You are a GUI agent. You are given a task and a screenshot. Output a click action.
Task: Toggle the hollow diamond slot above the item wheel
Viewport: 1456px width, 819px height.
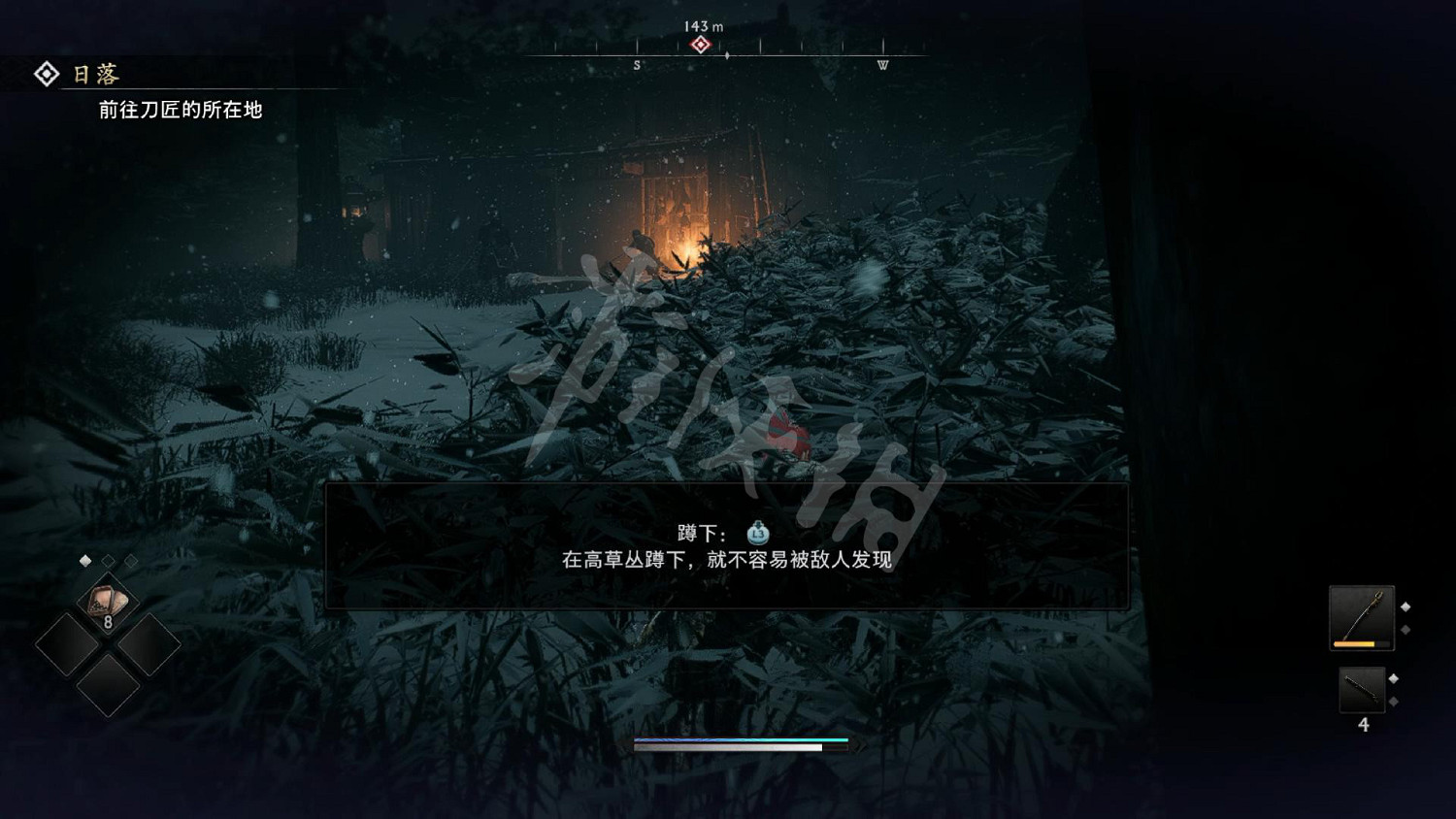(x=107, y=559)
